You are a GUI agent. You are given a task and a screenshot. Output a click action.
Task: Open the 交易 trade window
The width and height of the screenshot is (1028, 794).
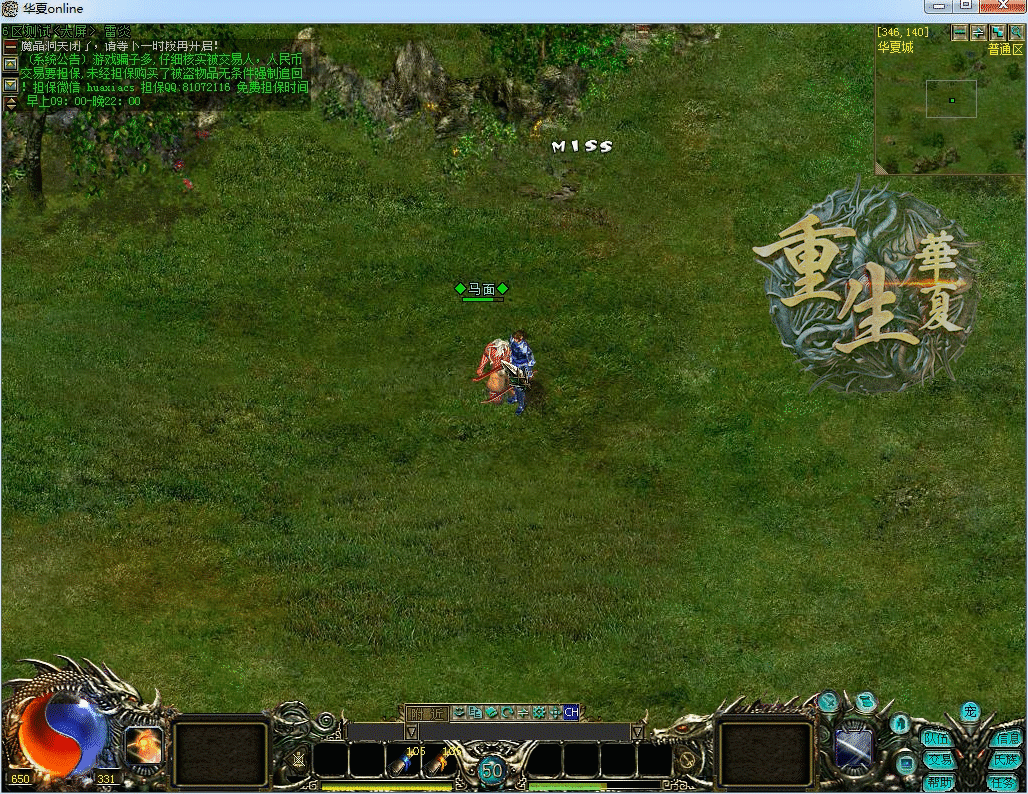(937, 761)
